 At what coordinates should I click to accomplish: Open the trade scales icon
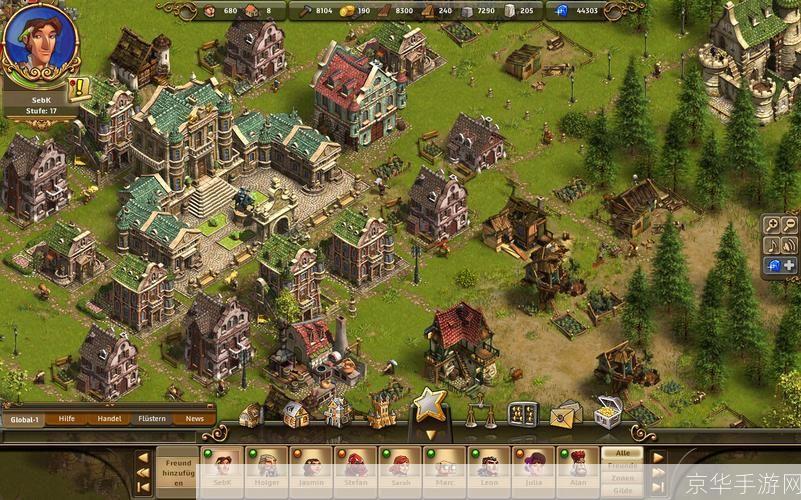click(x=479, y=412)
